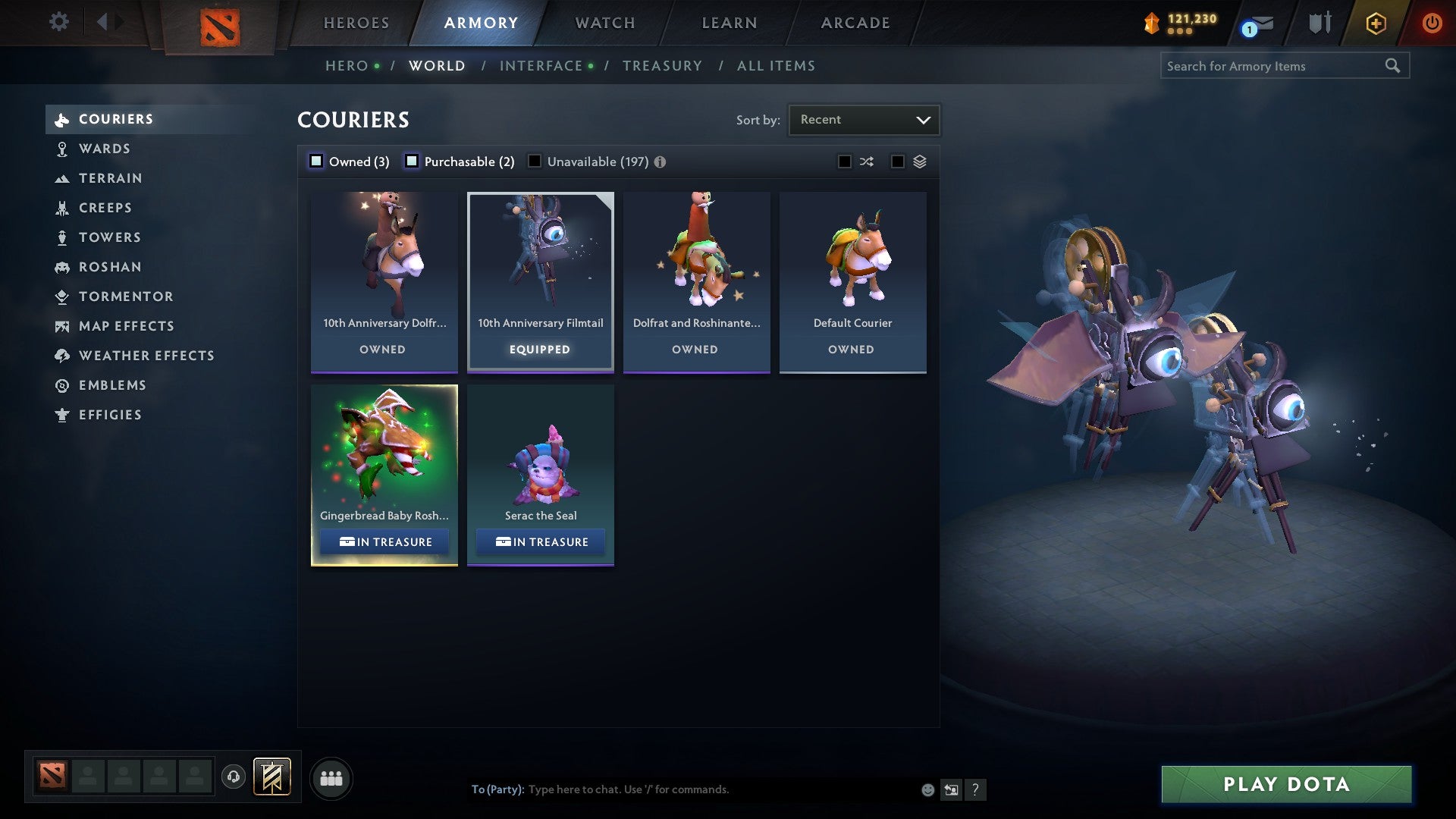Open the TREASURY section
Viewport: 1456px width, 819px height.
662,66
